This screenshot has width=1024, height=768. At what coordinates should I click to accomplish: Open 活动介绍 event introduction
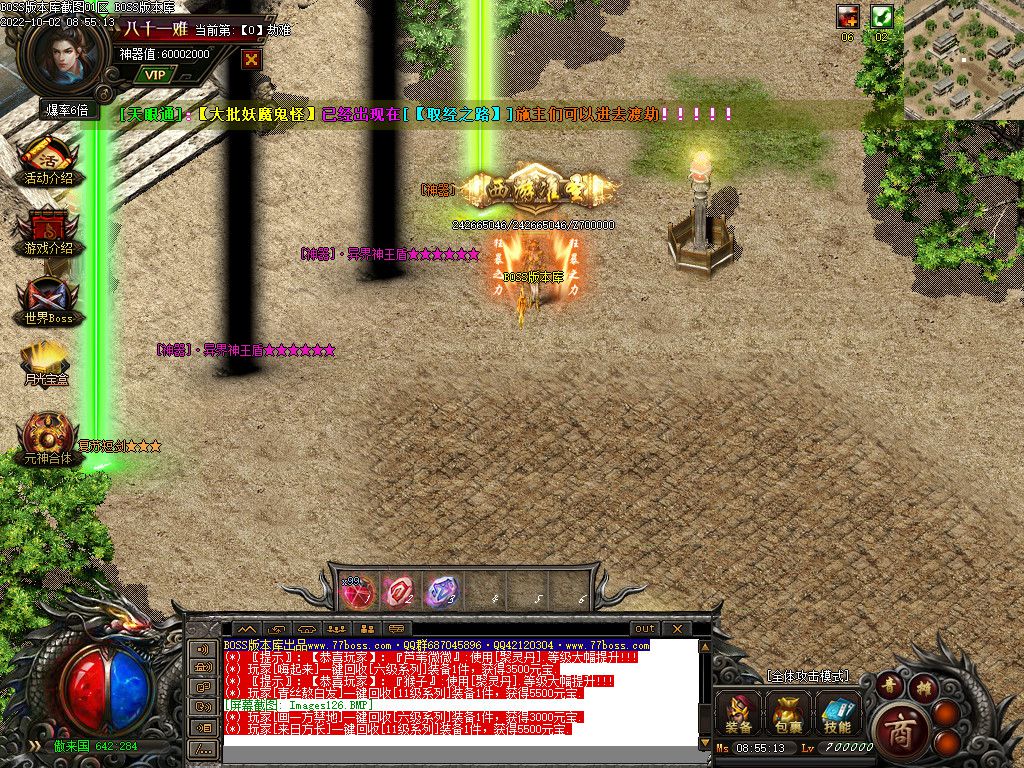coord(48,162)
